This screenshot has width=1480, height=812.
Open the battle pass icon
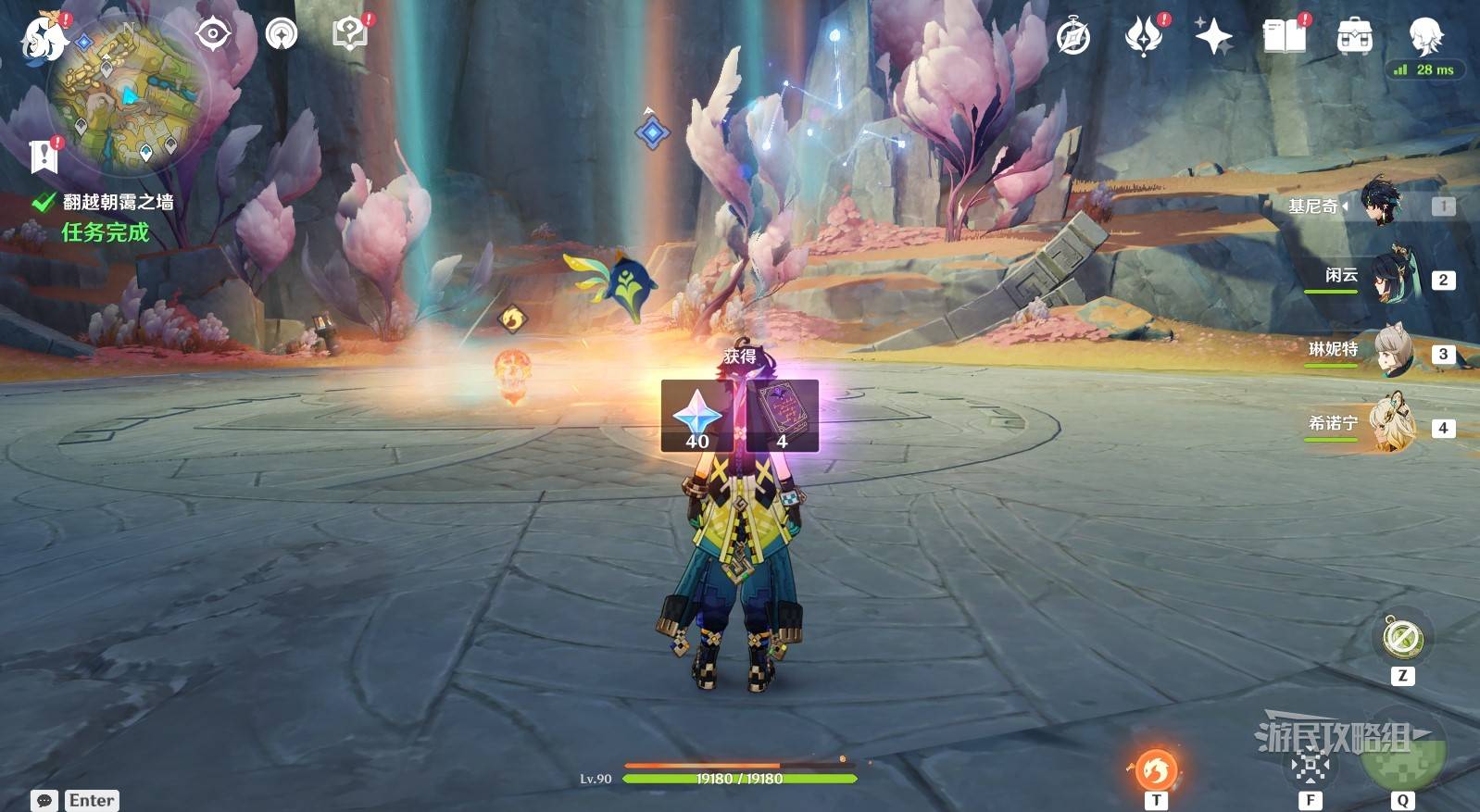click(x=1143, y=38)
